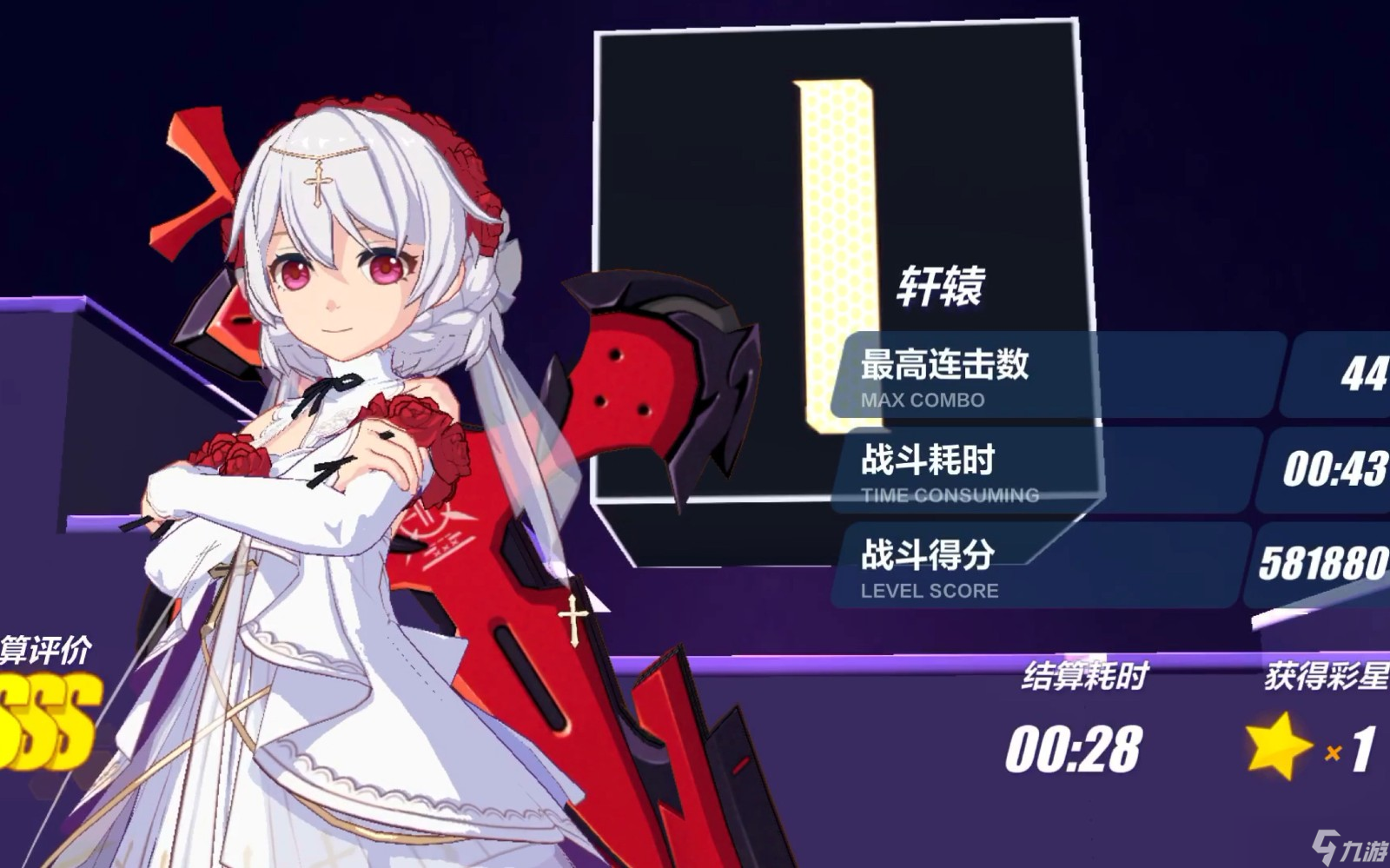Click the LEVEL SCORE value 581880
Viewport: 1390px width, 868px height.
coord(1324,563)
